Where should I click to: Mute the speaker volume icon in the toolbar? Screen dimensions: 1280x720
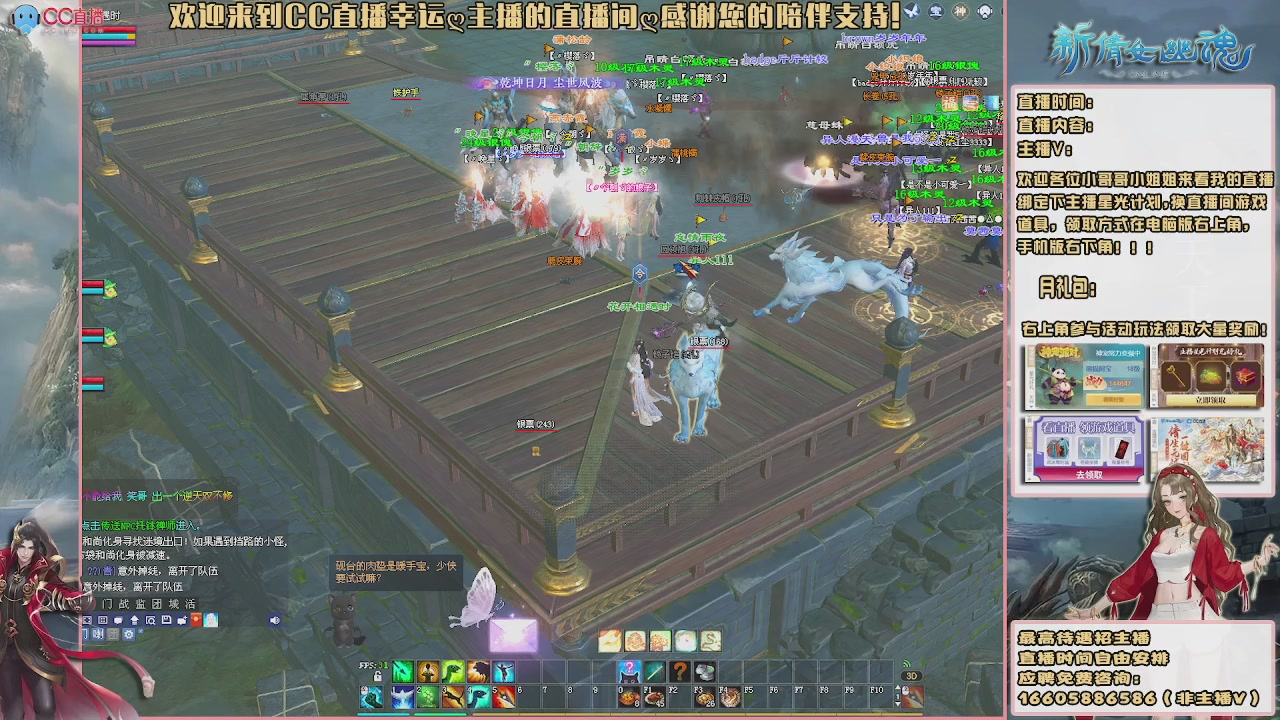(273, 620)
